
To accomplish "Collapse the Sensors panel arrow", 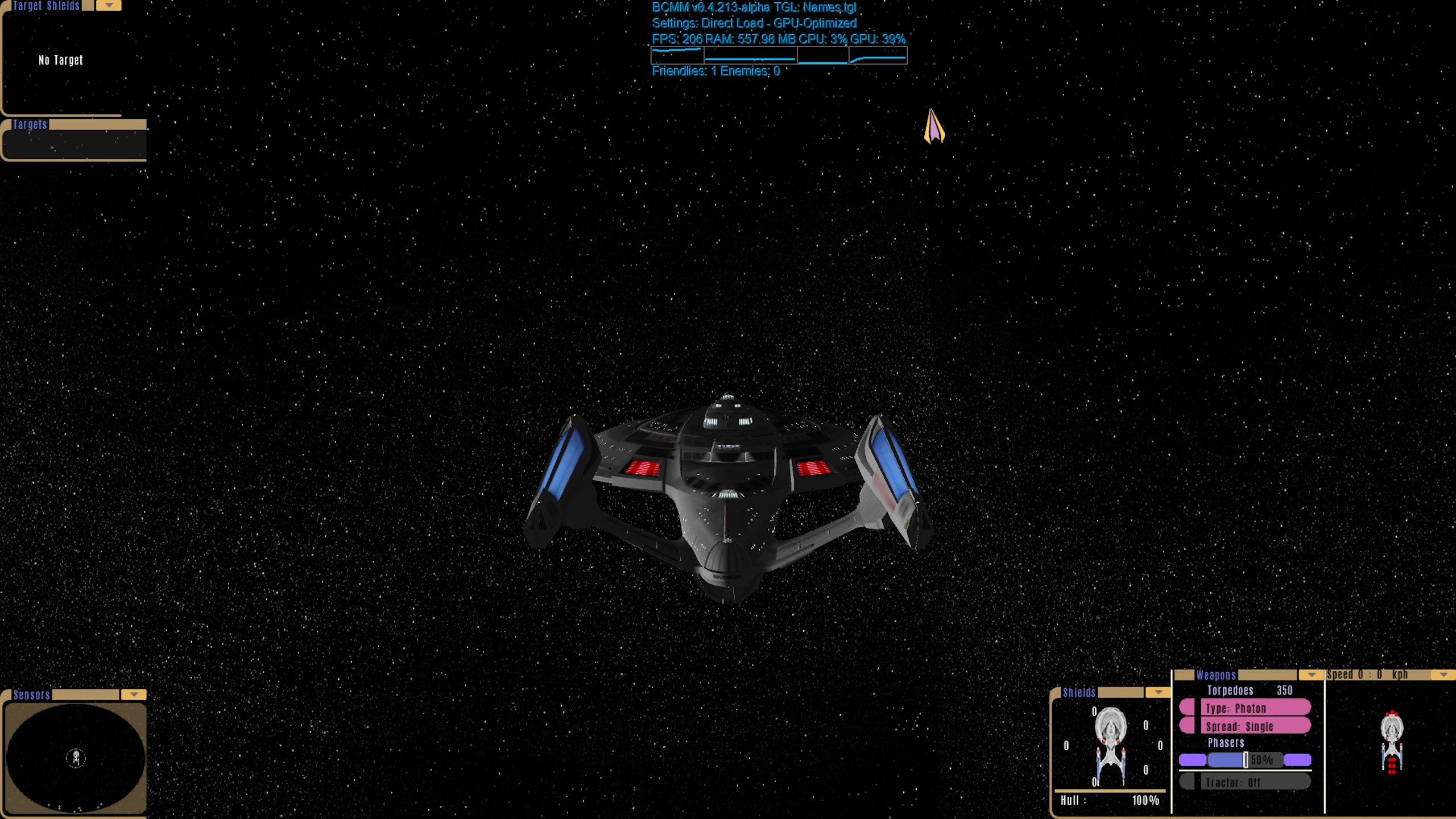I will point(134,694).
